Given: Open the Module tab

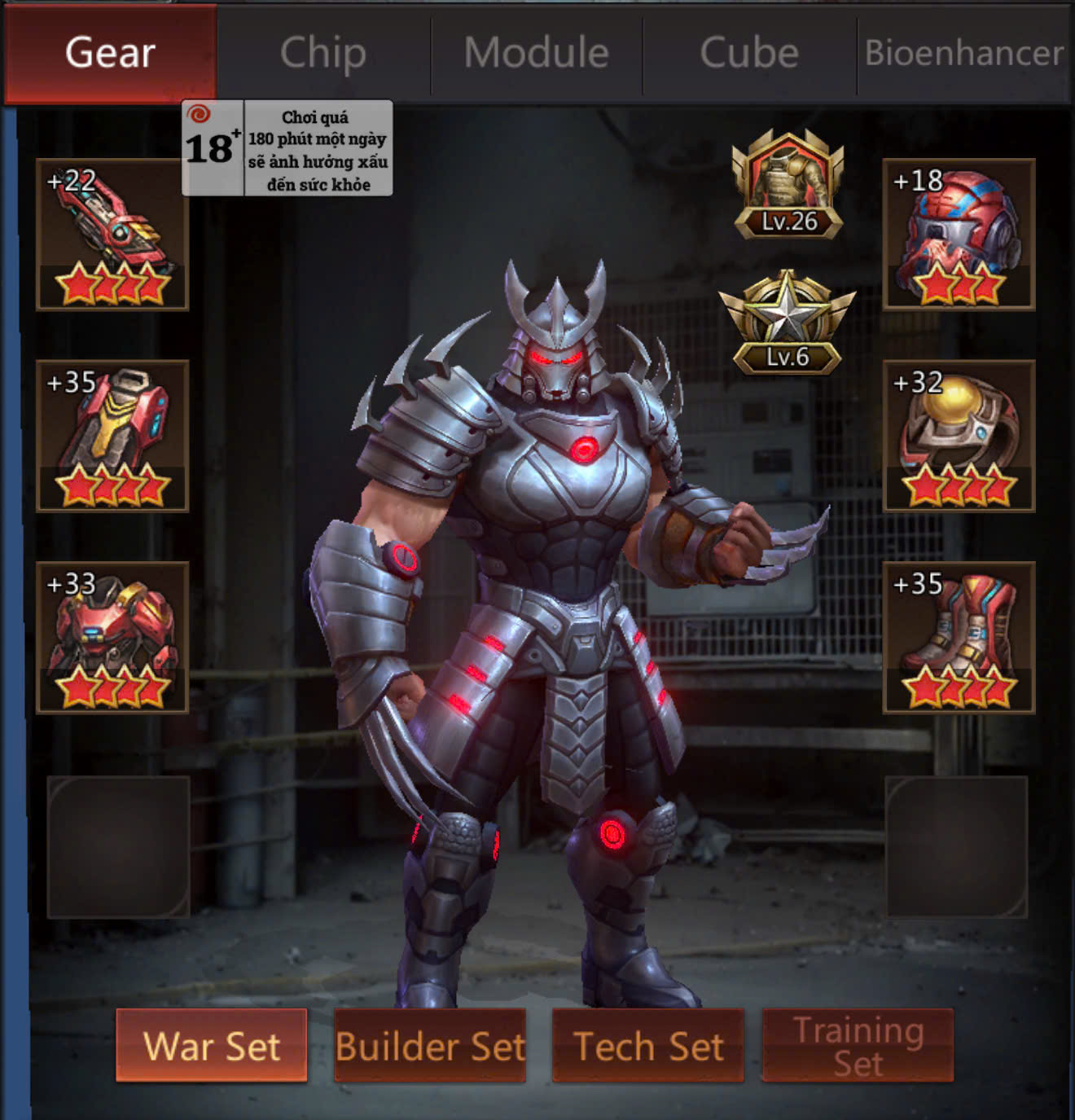Looking at the screenshot, I should [x=535, y=53].
